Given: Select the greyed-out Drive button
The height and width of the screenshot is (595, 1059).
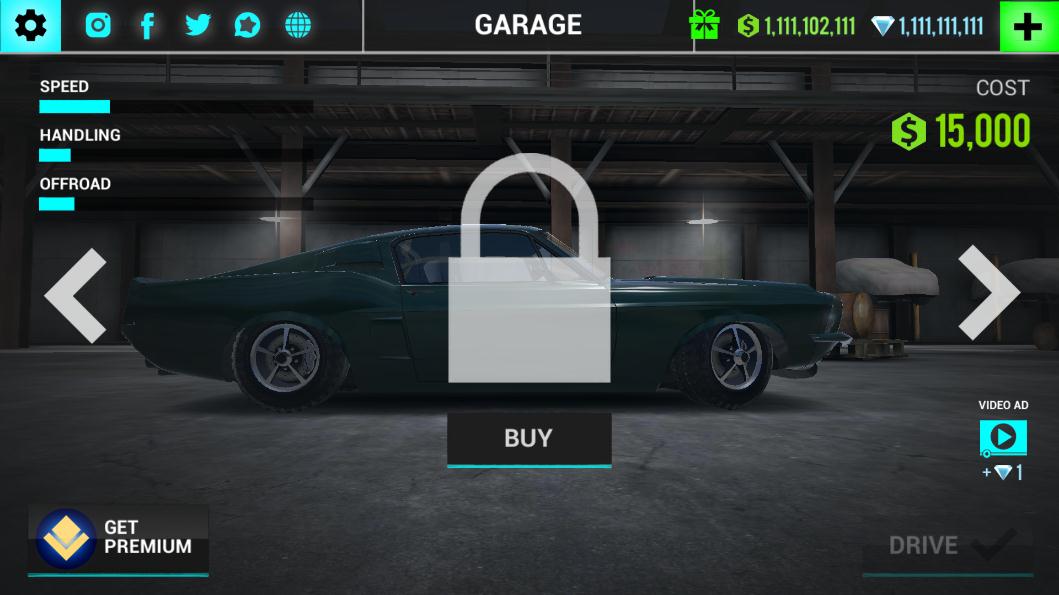Looking at the screenshot, I should (947, 545).
